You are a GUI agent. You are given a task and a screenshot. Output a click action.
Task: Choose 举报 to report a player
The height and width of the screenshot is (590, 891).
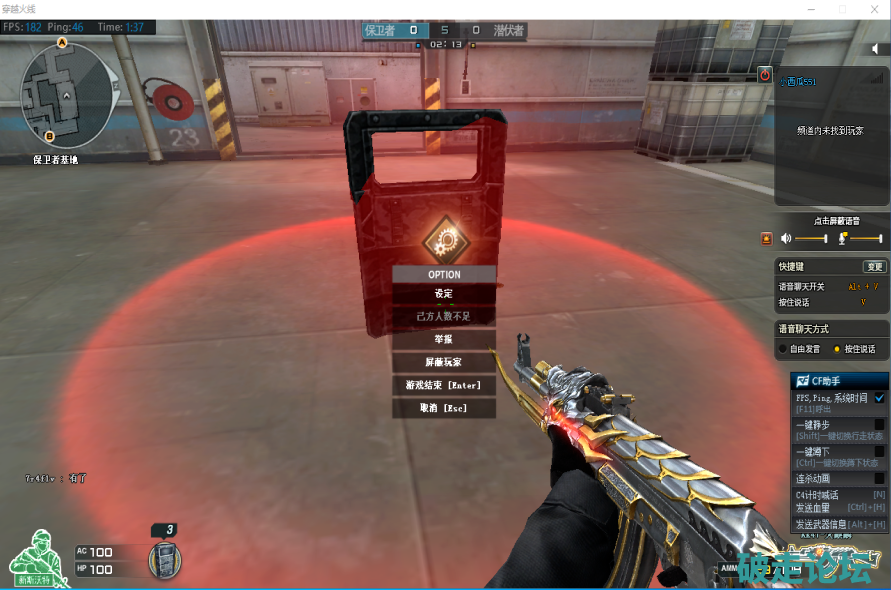pos(444,339)
